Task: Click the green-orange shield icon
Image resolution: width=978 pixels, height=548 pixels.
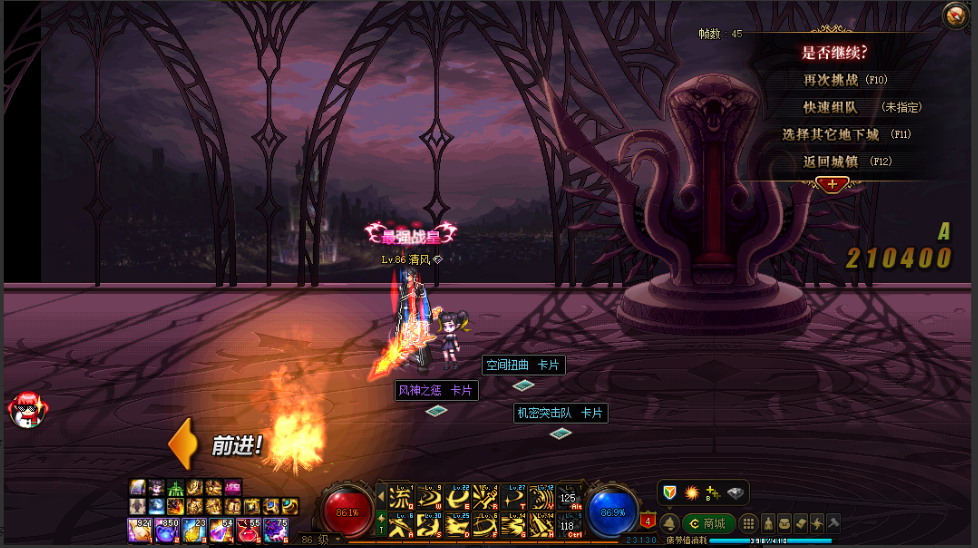Action: pos(670,492)
